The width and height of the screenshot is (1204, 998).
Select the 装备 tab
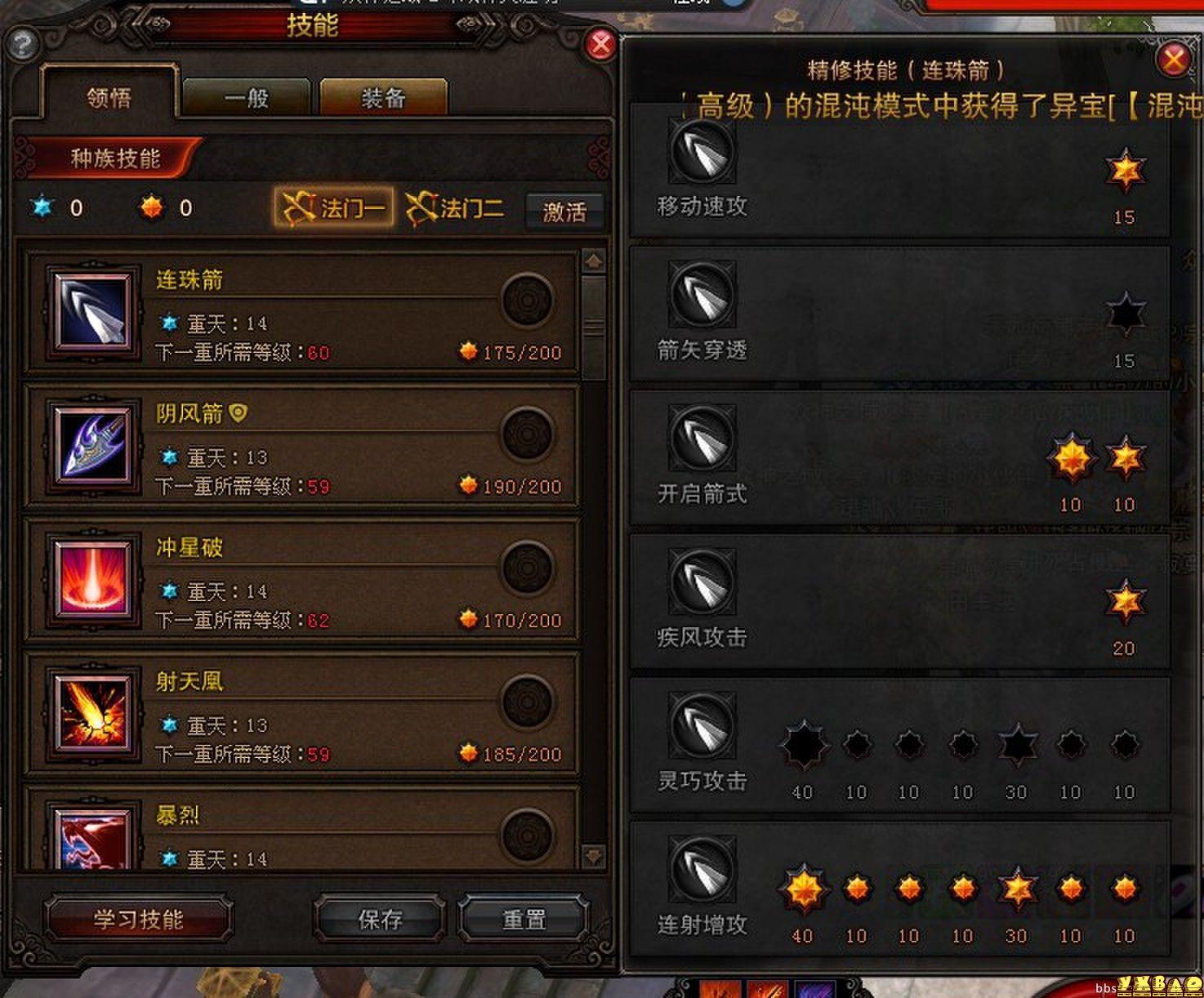click(x=383, y=99)
